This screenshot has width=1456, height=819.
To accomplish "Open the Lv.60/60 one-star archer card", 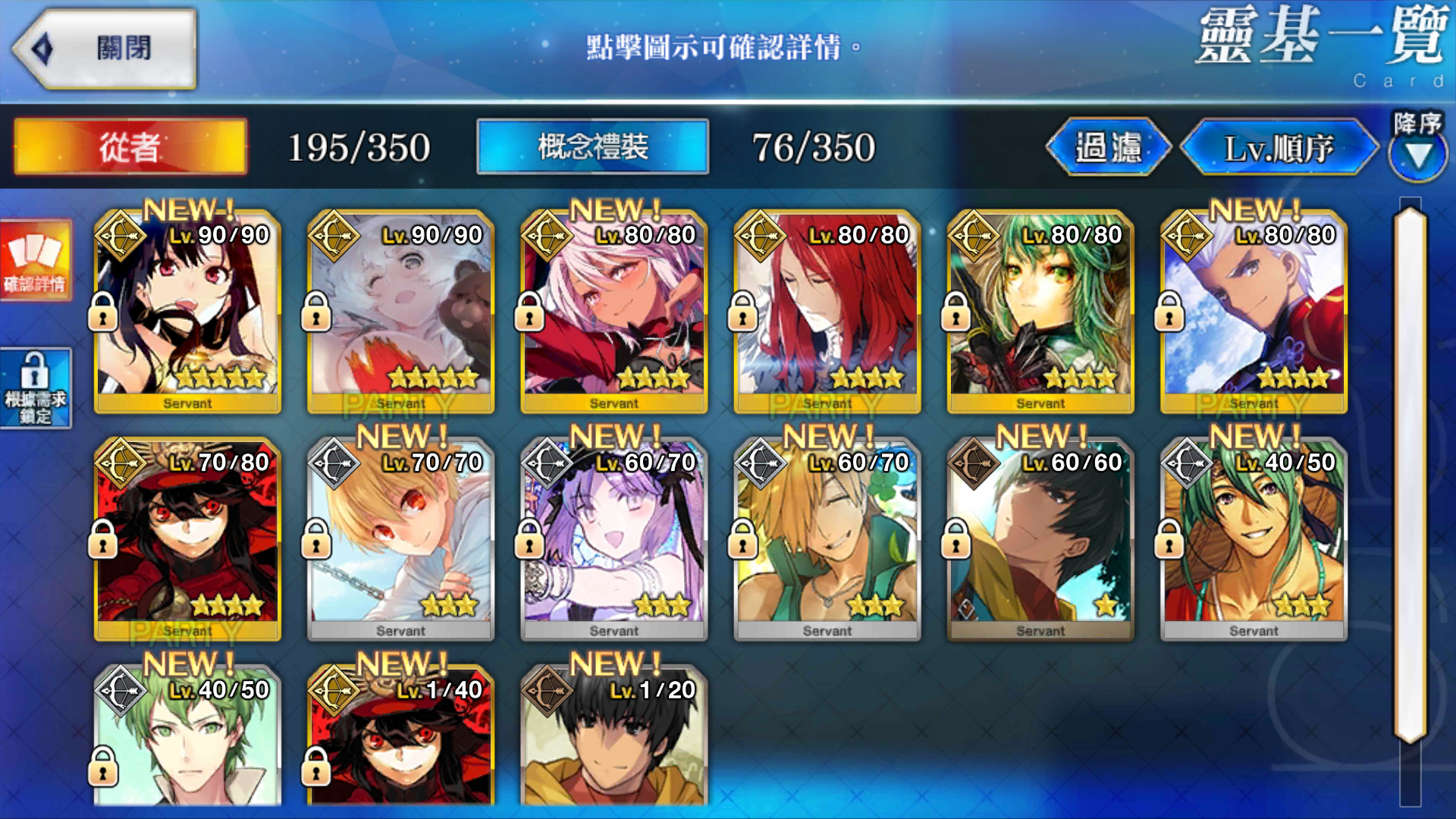I will (1040, 540).
